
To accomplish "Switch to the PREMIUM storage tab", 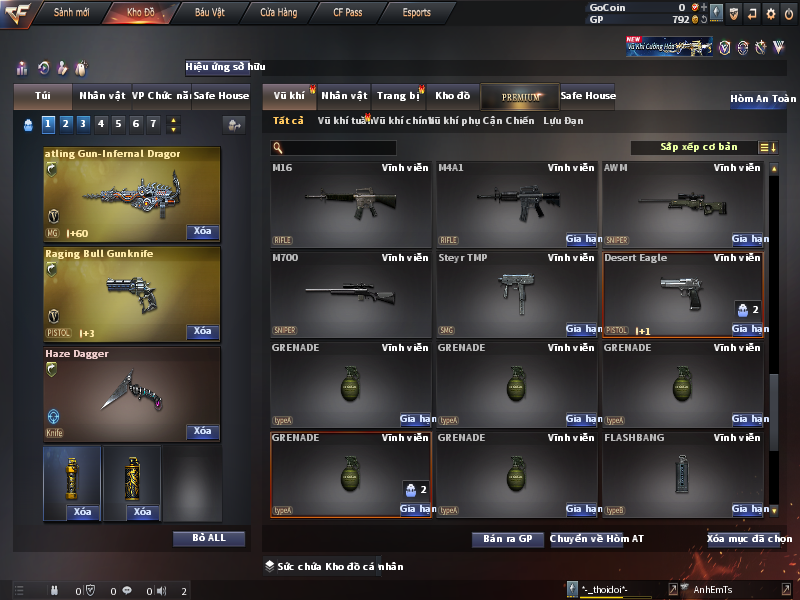I will click(x=521, y=96).
